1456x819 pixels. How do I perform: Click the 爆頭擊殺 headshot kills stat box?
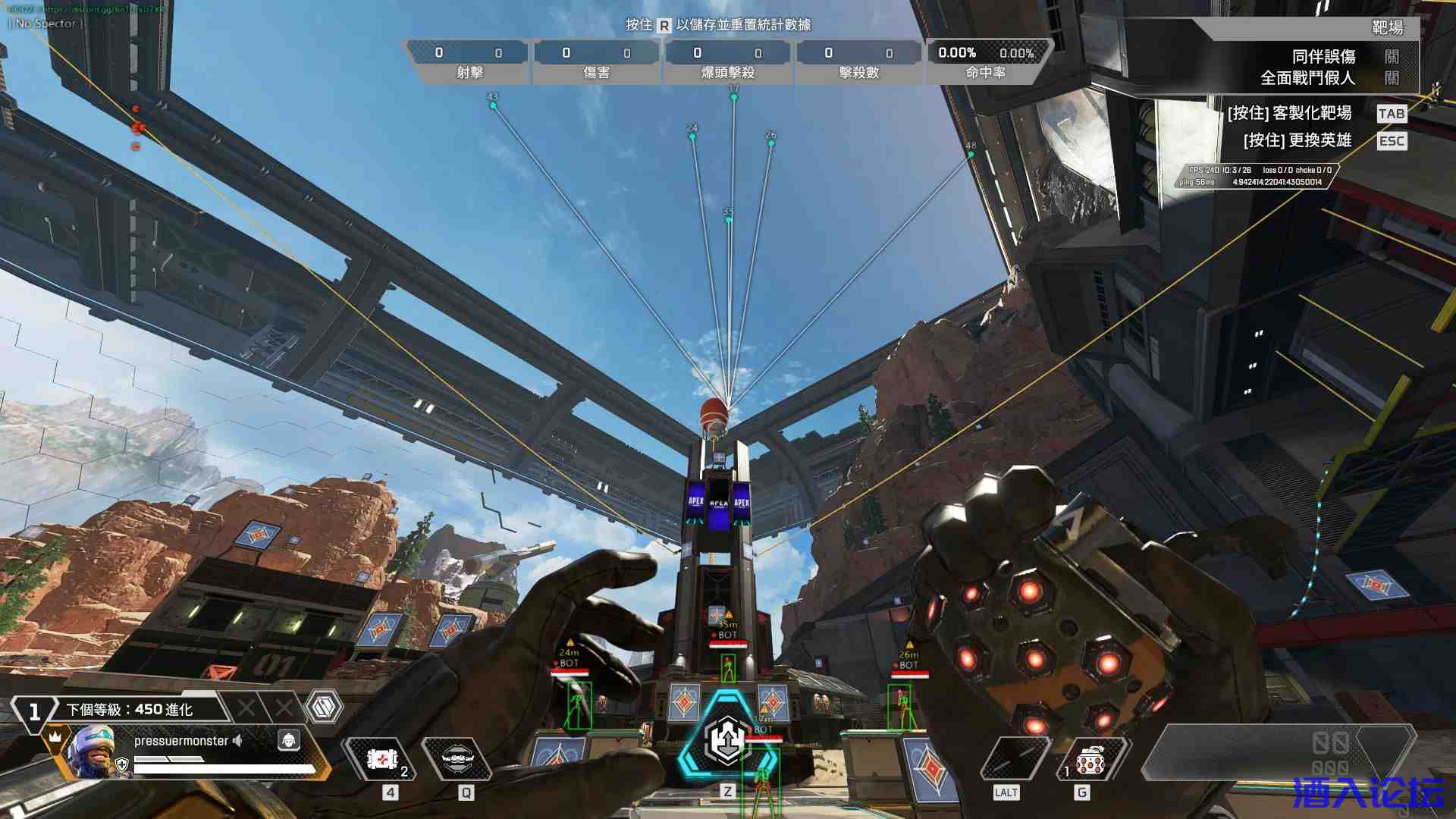(727, 61)
